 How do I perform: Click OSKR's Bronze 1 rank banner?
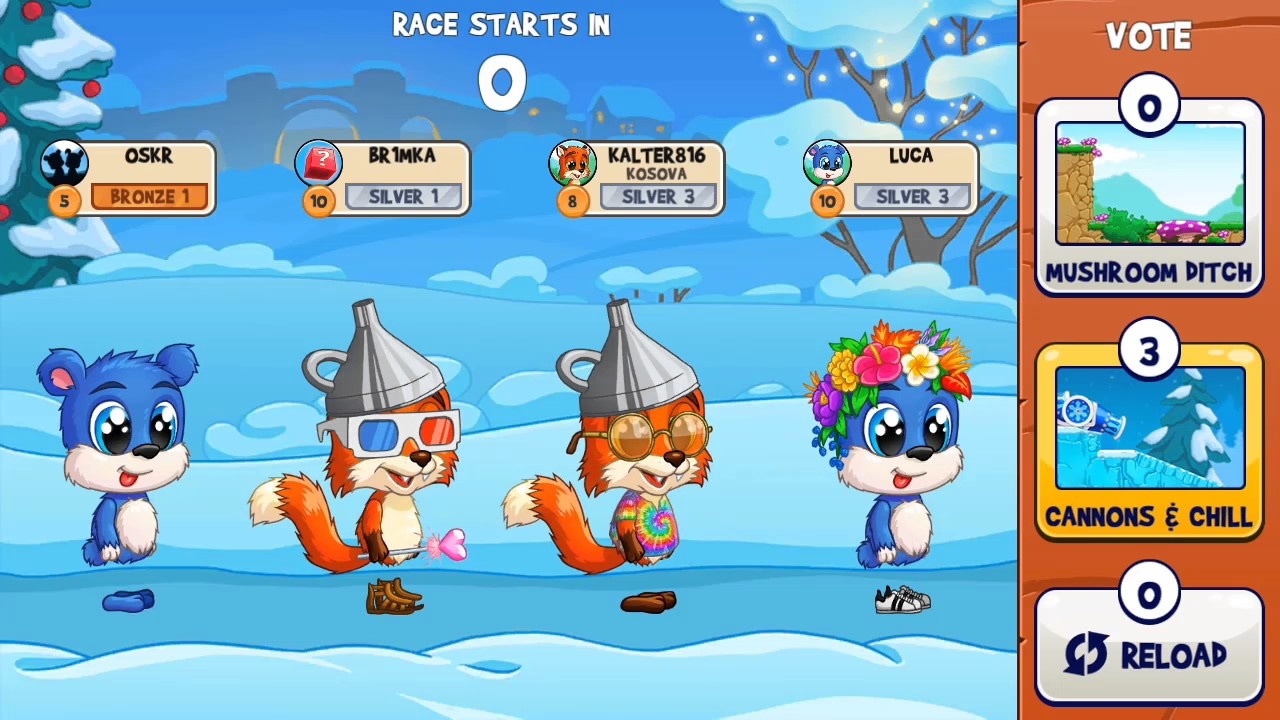point(150,196)
